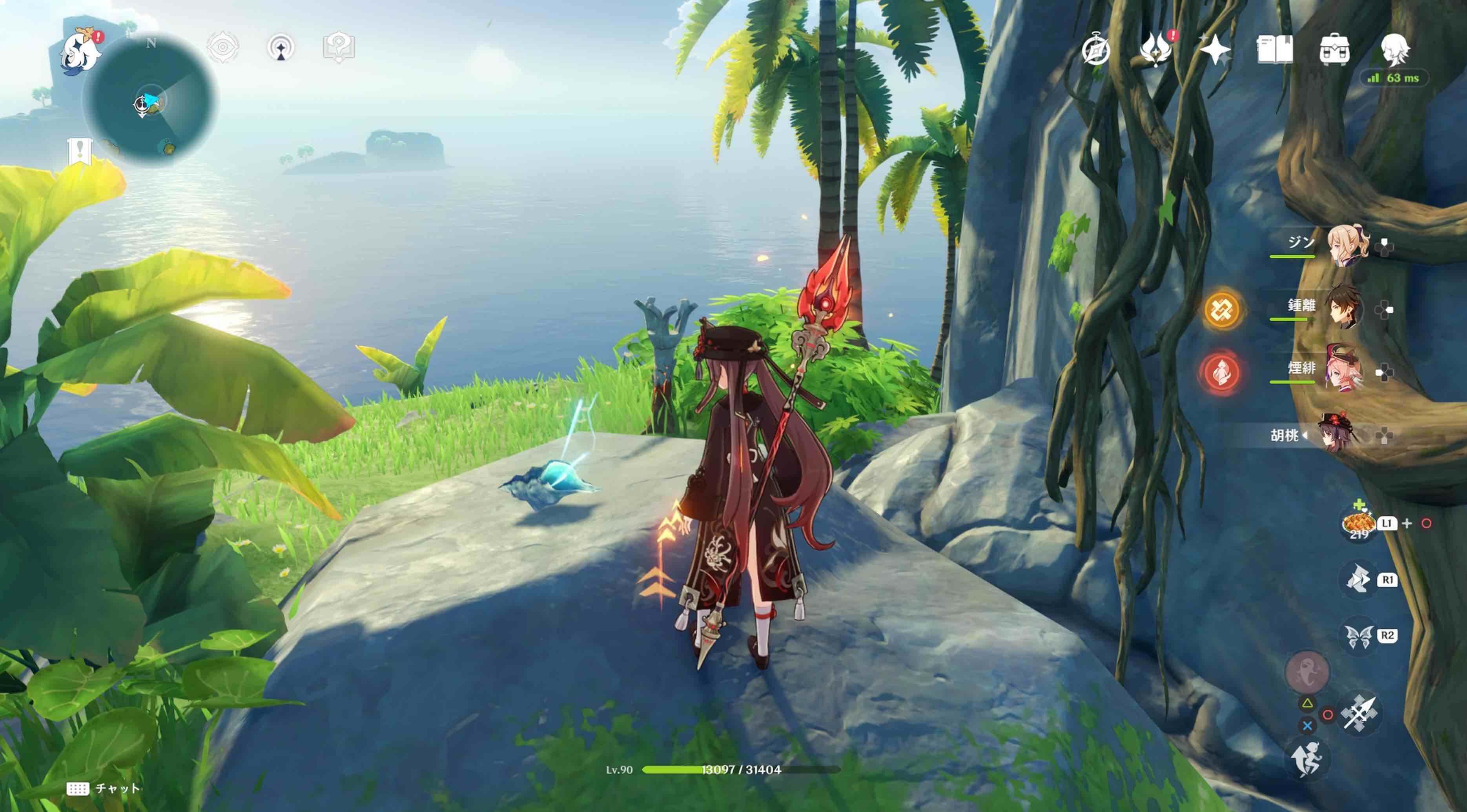Open the character screen head icon
The image size is (1467, 812).
point(1395,49)
